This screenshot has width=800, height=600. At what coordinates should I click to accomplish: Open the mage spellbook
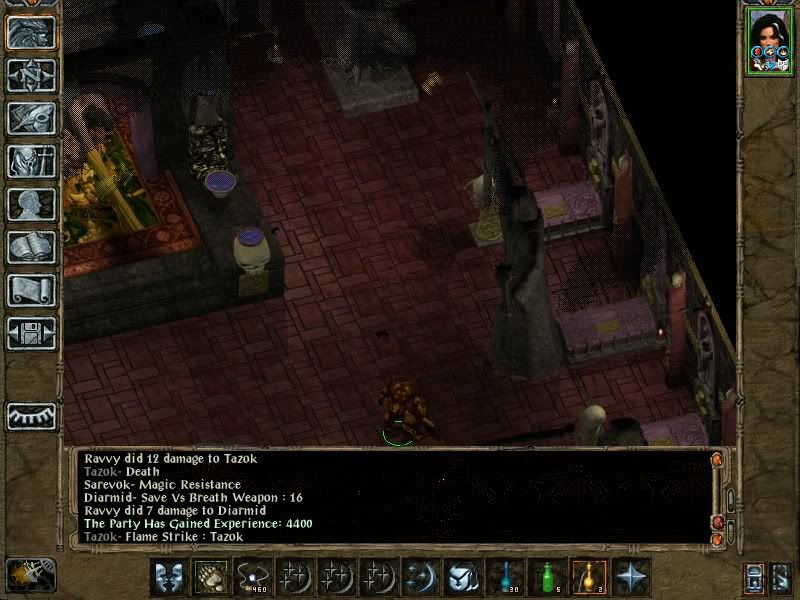(x=31, y=247)
